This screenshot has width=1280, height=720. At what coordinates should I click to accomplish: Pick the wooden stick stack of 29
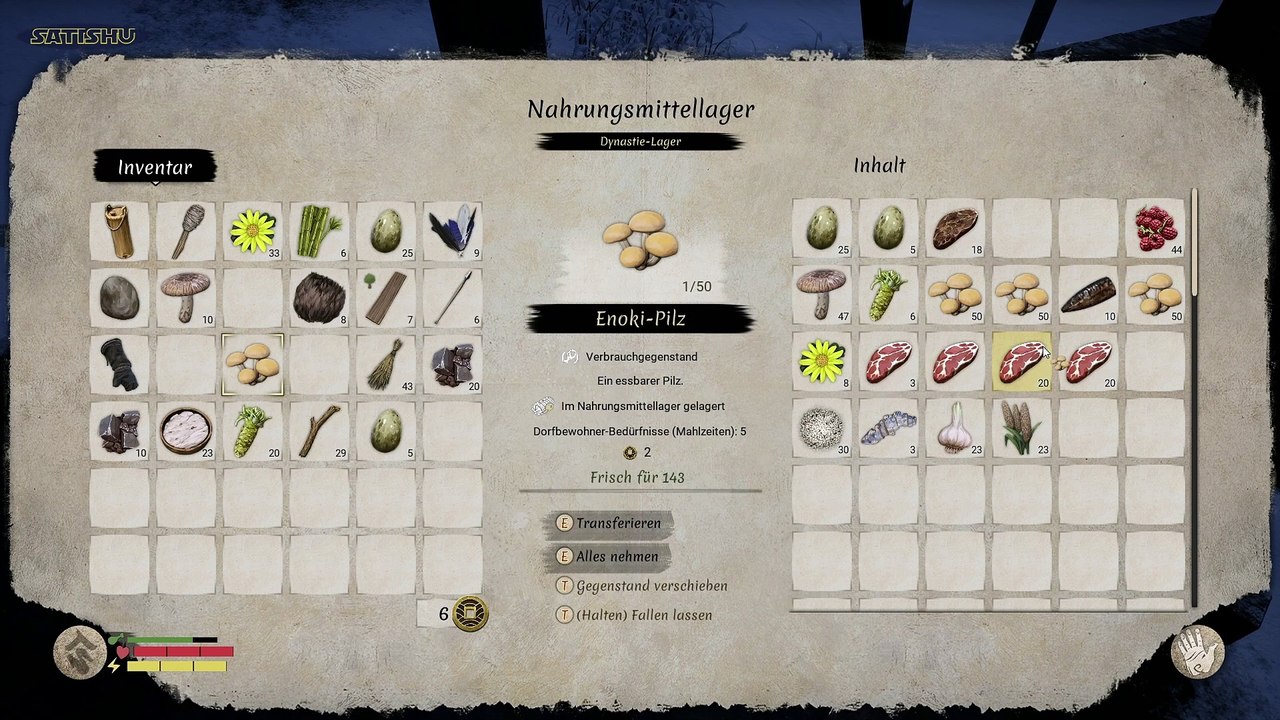(x=319, y=430)
